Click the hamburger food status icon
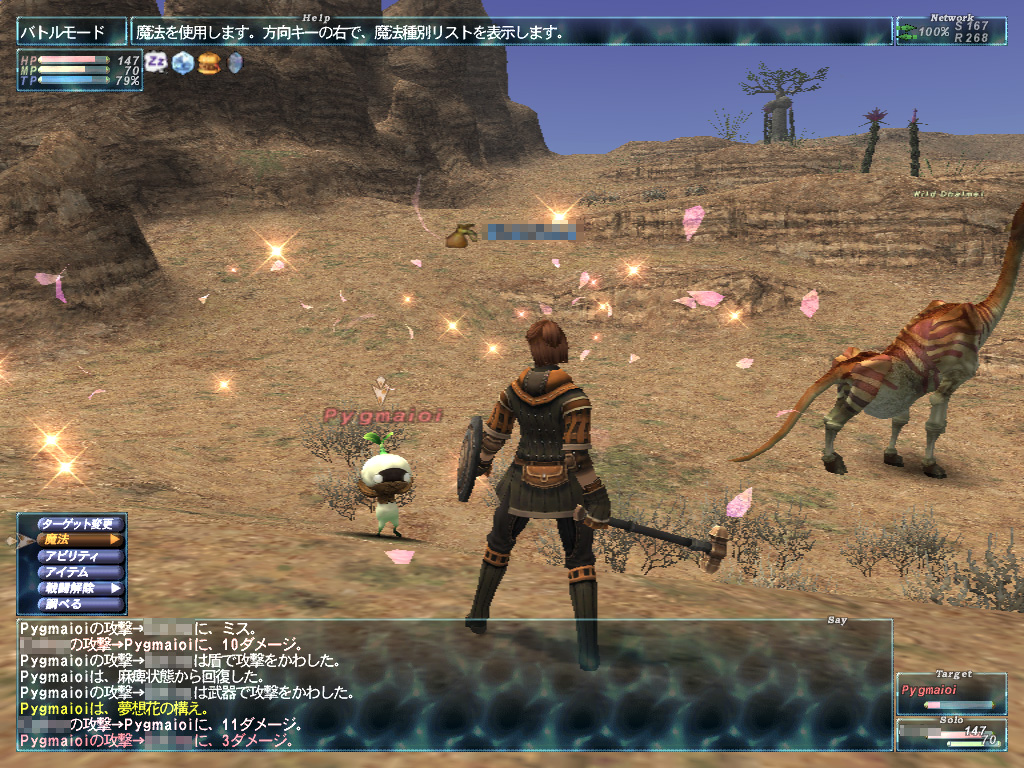This screenshot has width=1024, height=768. tap(208, 63)
